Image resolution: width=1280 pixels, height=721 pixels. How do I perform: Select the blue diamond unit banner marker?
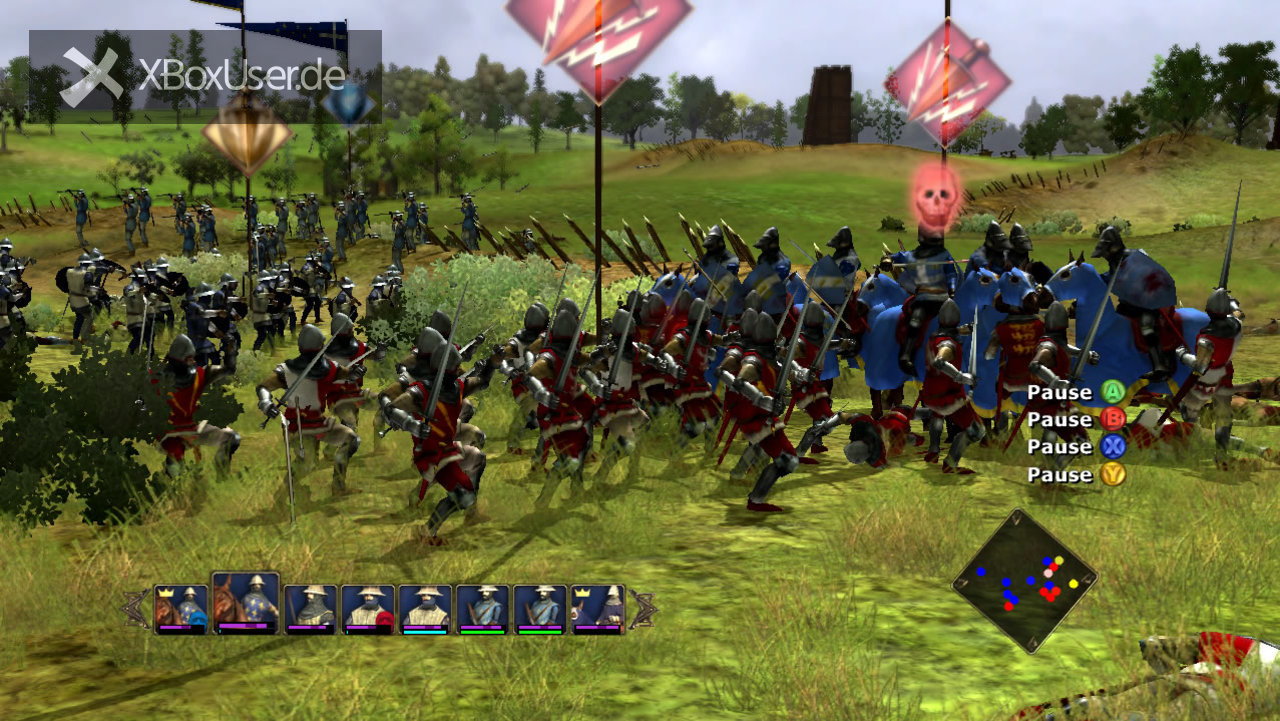[x=349, y=104]
